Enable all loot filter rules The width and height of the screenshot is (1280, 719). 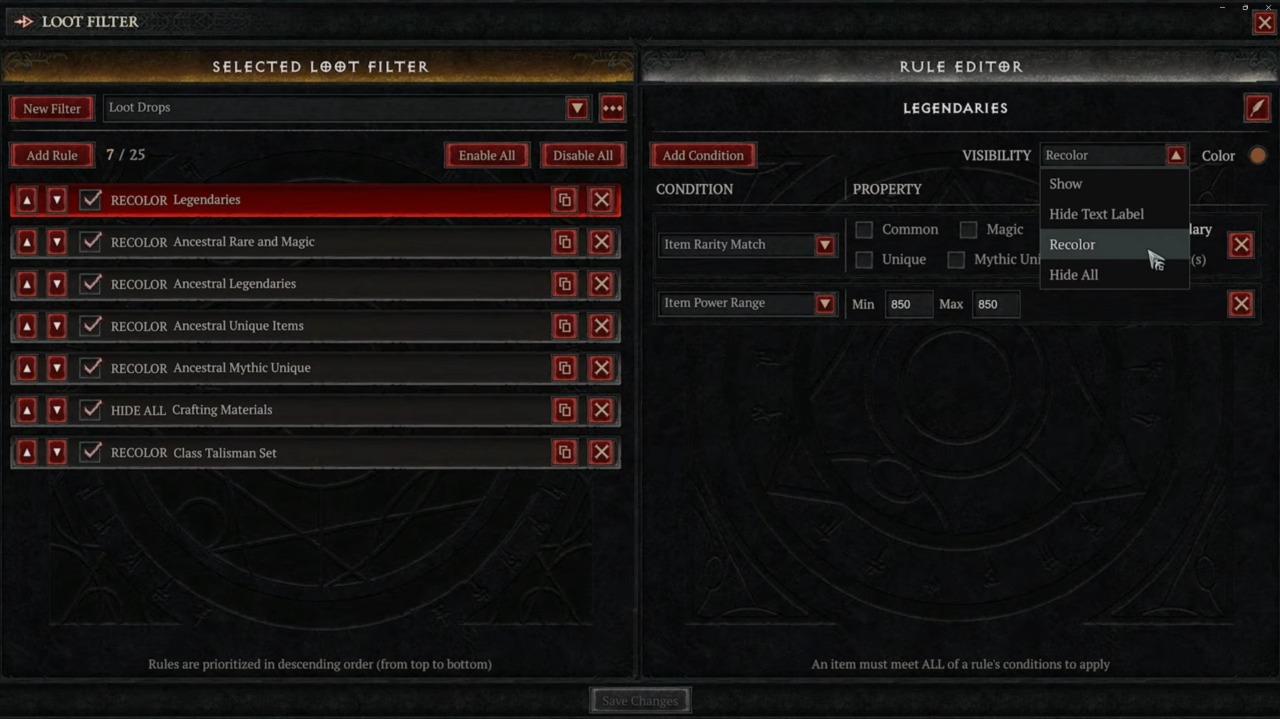(487, 155)
